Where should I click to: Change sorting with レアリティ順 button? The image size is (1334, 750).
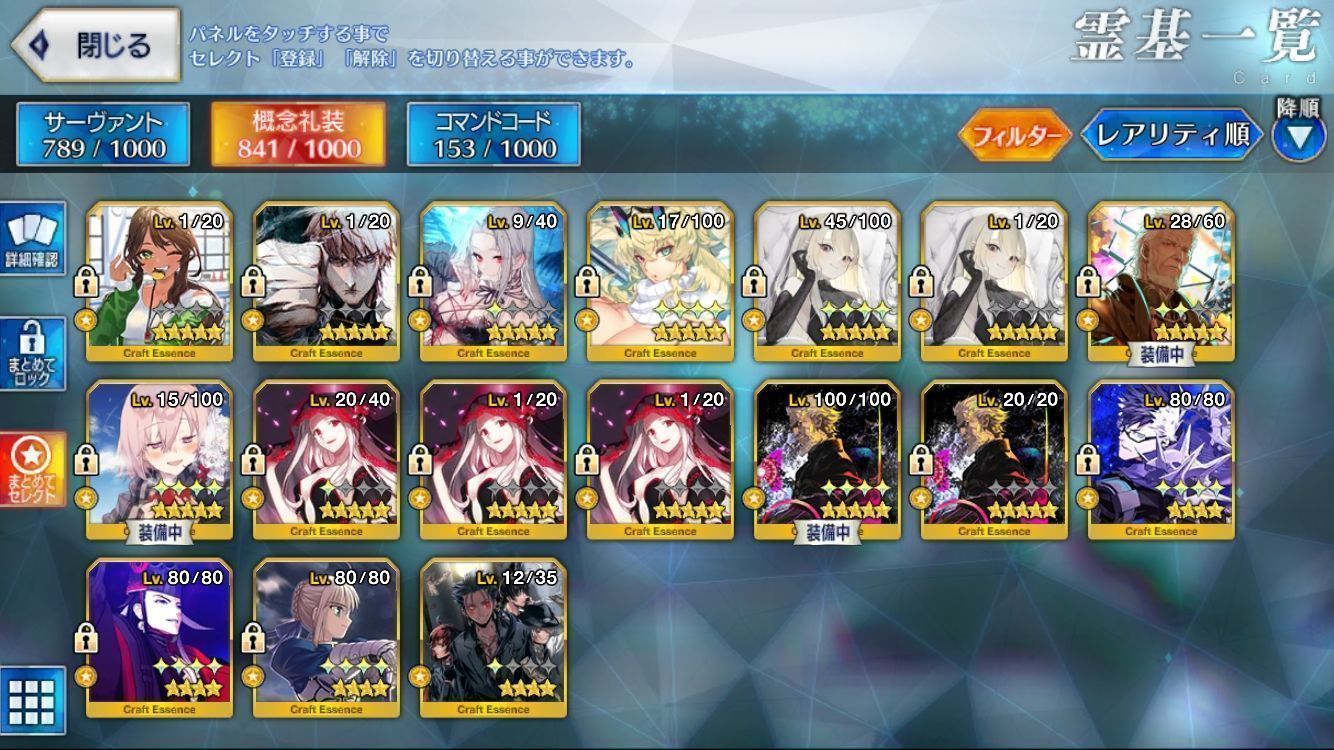1171,135
